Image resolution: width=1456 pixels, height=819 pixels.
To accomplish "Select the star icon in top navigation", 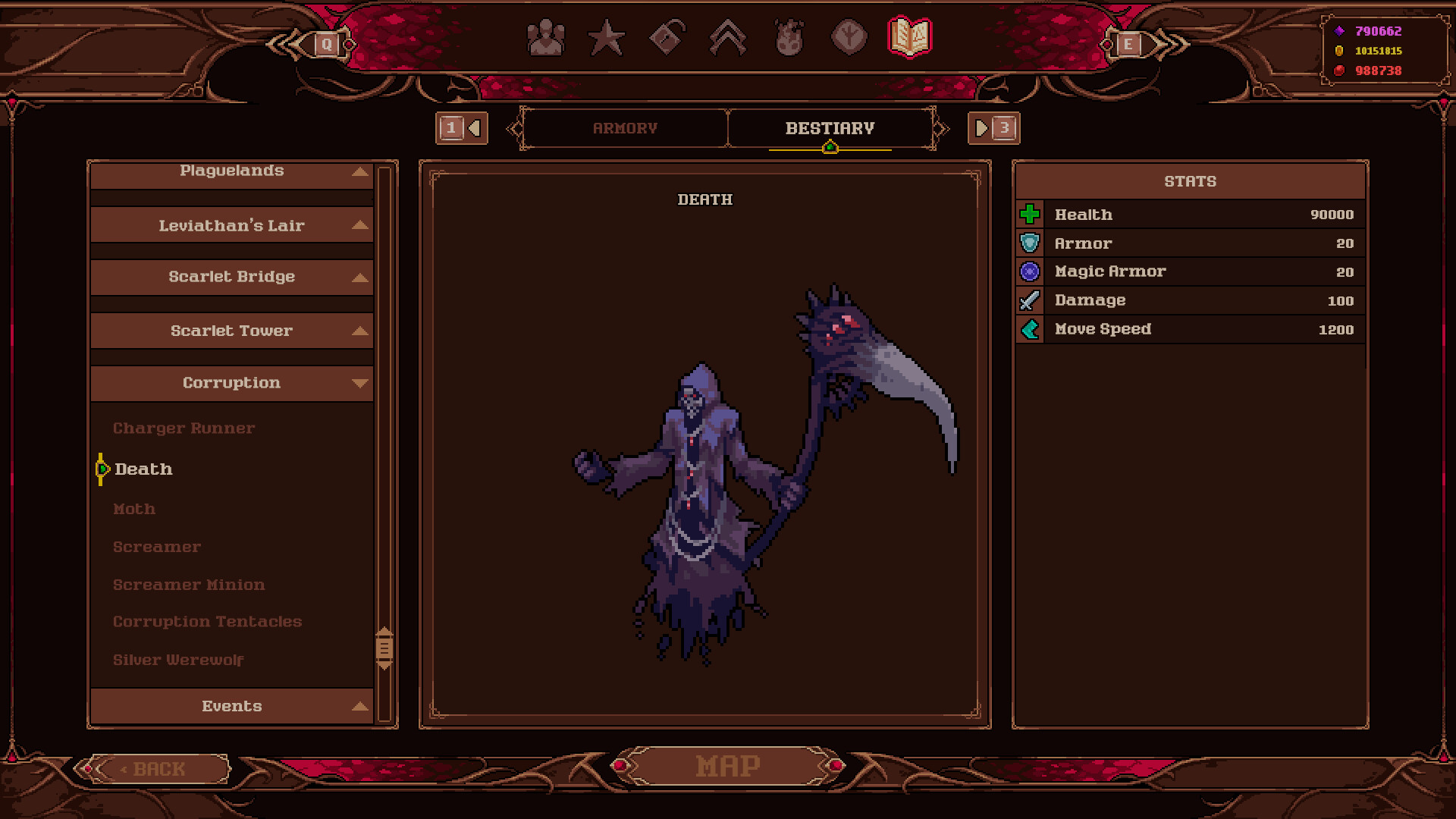I will tap(607, 37).
